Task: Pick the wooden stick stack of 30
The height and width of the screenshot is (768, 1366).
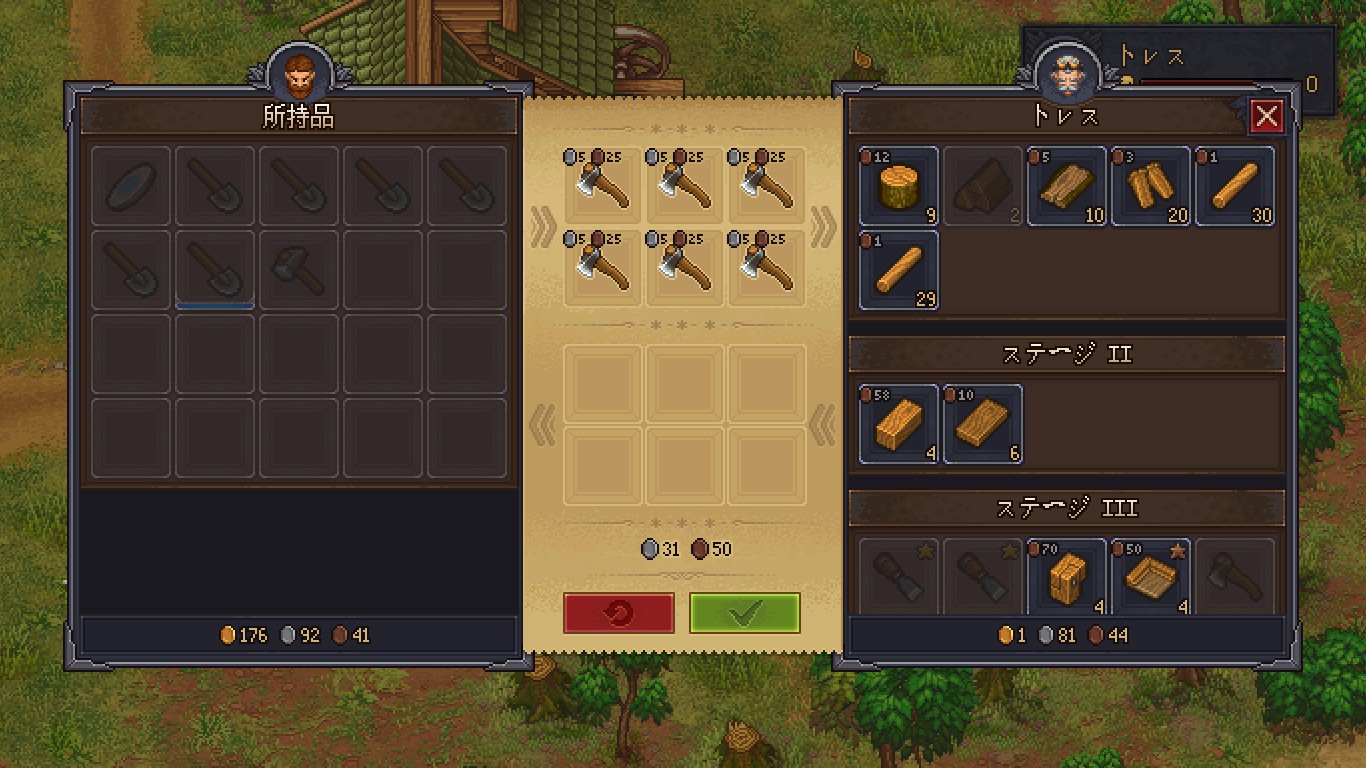Action: [1235, 186]
